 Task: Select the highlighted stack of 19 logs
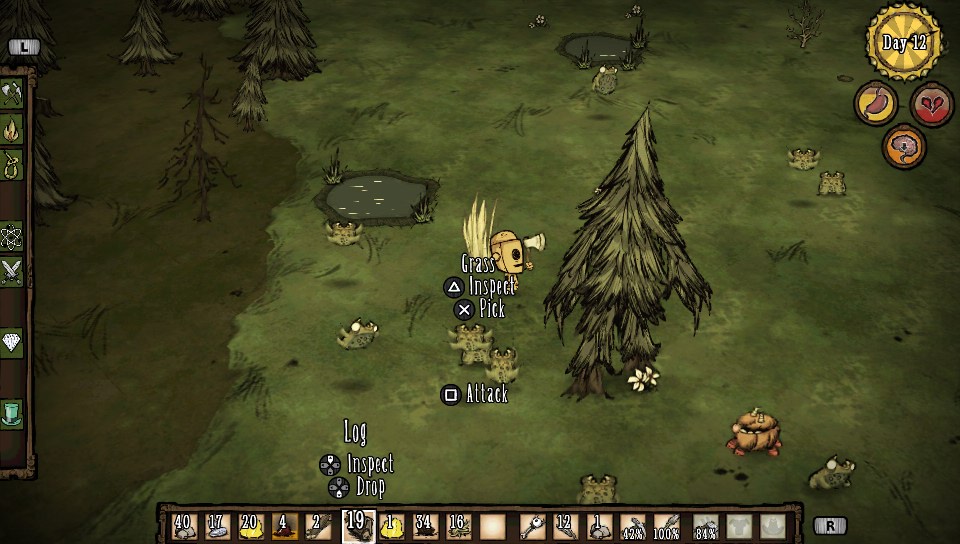point(357,525)
